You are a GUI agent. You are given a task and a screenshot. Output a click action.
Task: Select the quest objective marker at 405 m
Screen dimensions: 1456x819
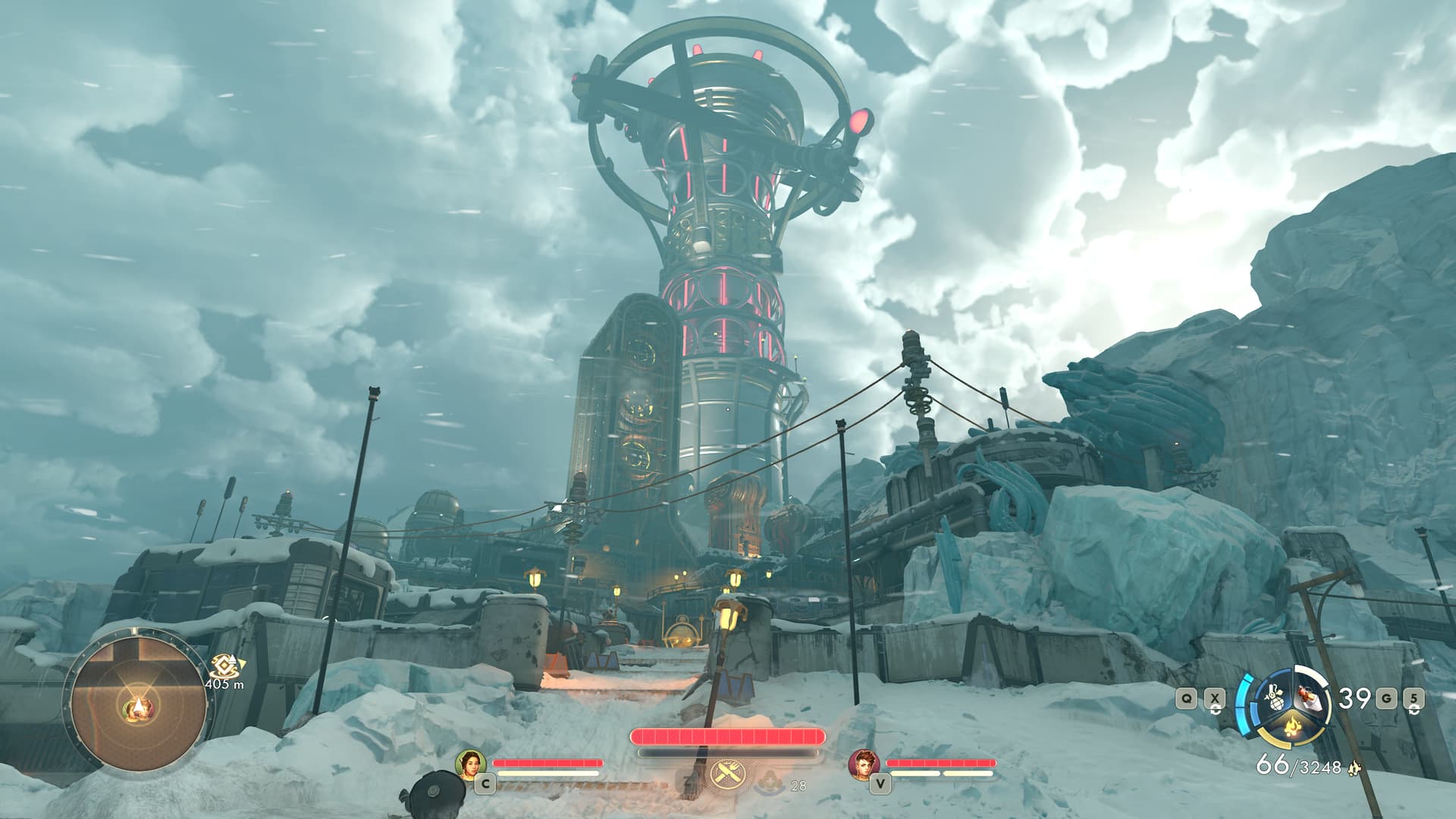(223, 666)
